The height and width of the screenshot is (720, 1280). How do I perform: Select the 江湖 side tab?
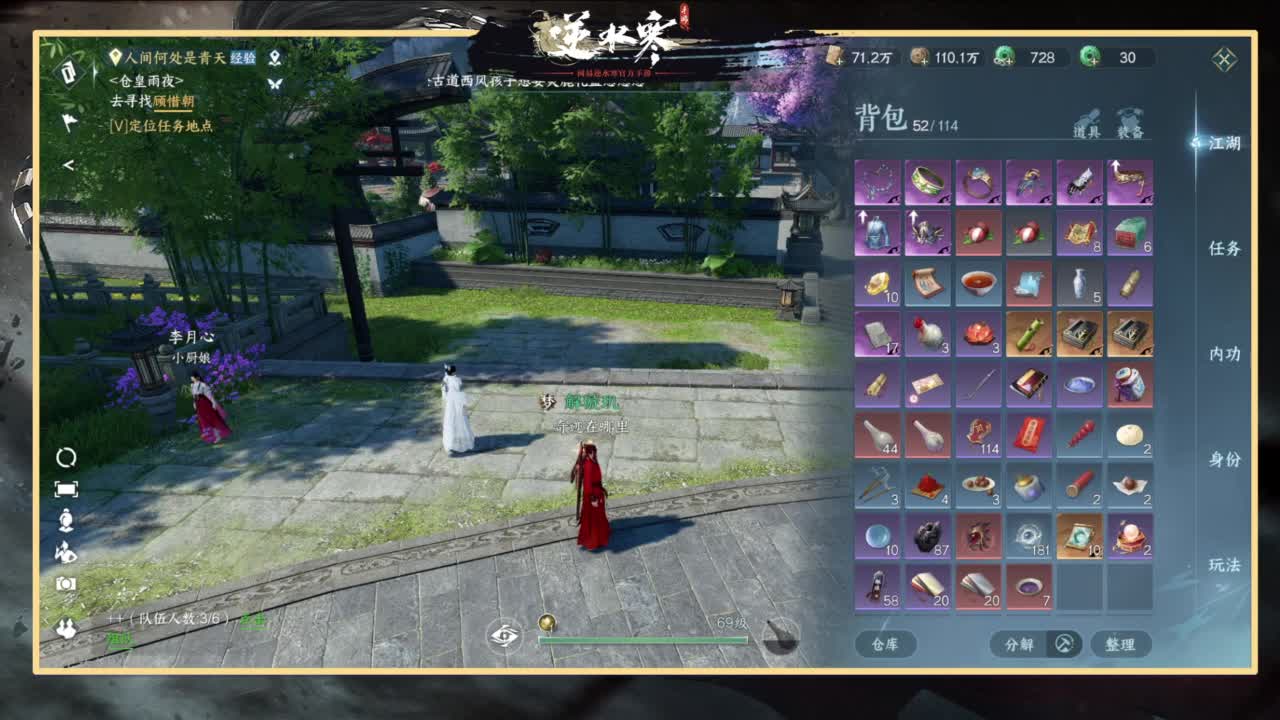1224,143
